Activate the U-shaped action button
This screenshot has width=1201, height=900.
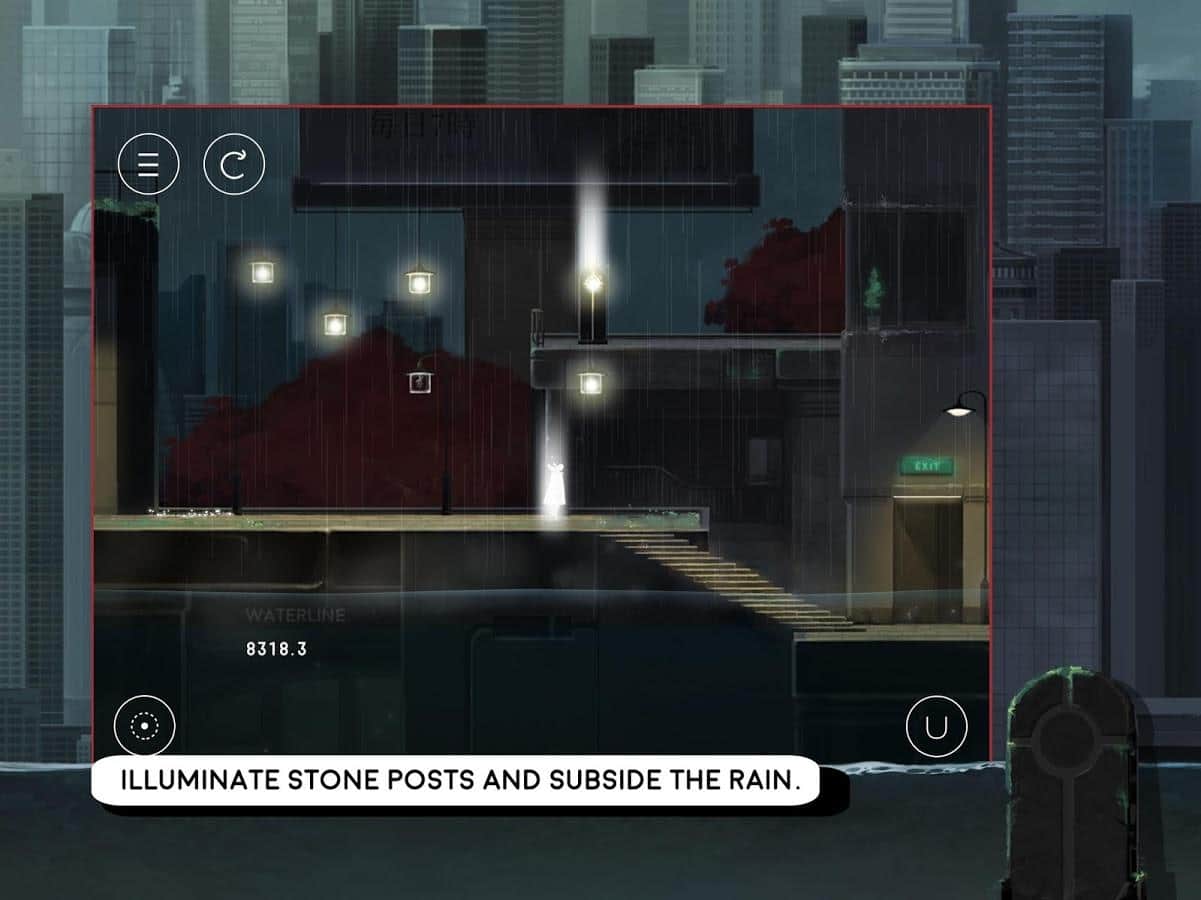coord(936,725)
